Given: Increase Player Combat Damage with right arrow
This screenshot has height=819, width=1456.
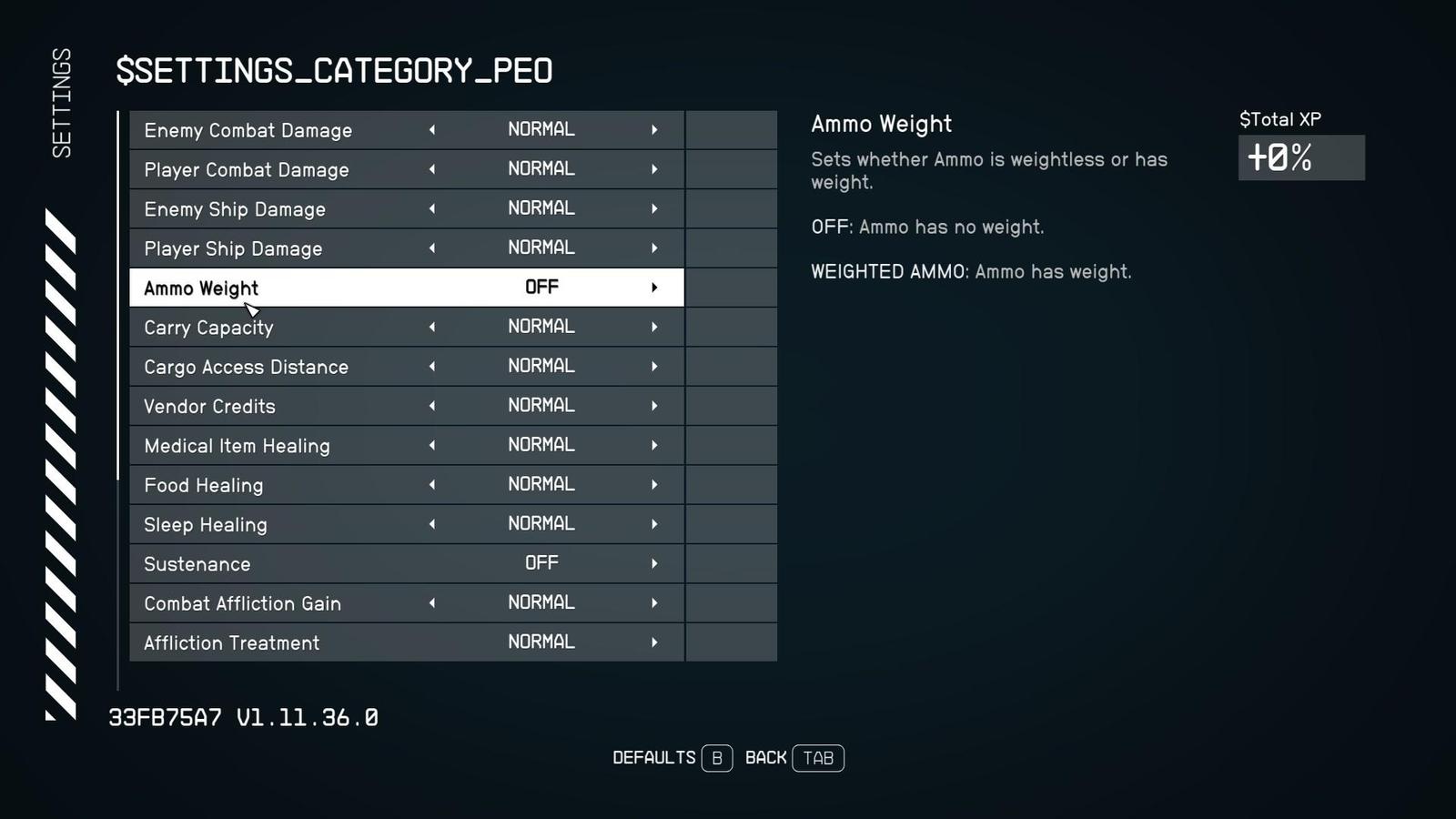Looking at the screenshot, I should tap(654, 169).
